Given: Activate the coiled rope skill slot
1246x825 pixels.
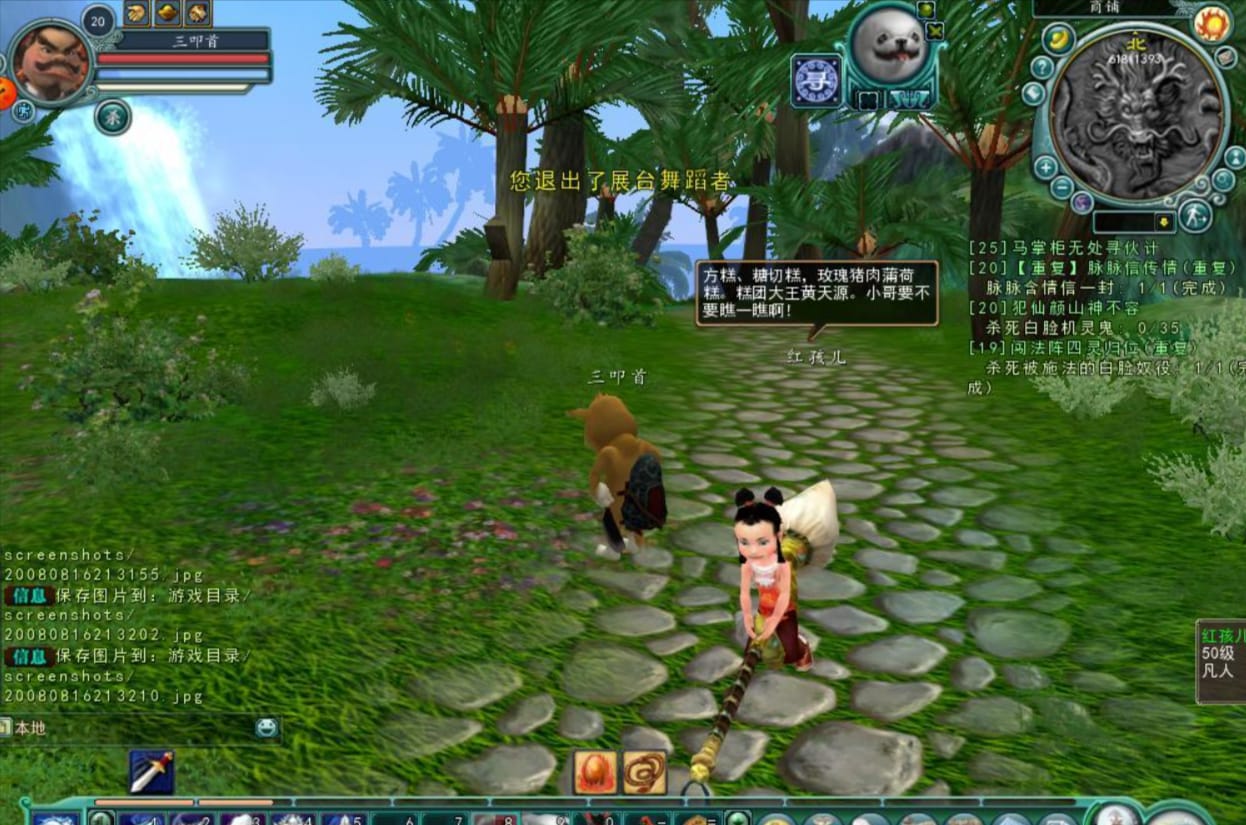Looking at the screenshot, I should tap(644, 772).
